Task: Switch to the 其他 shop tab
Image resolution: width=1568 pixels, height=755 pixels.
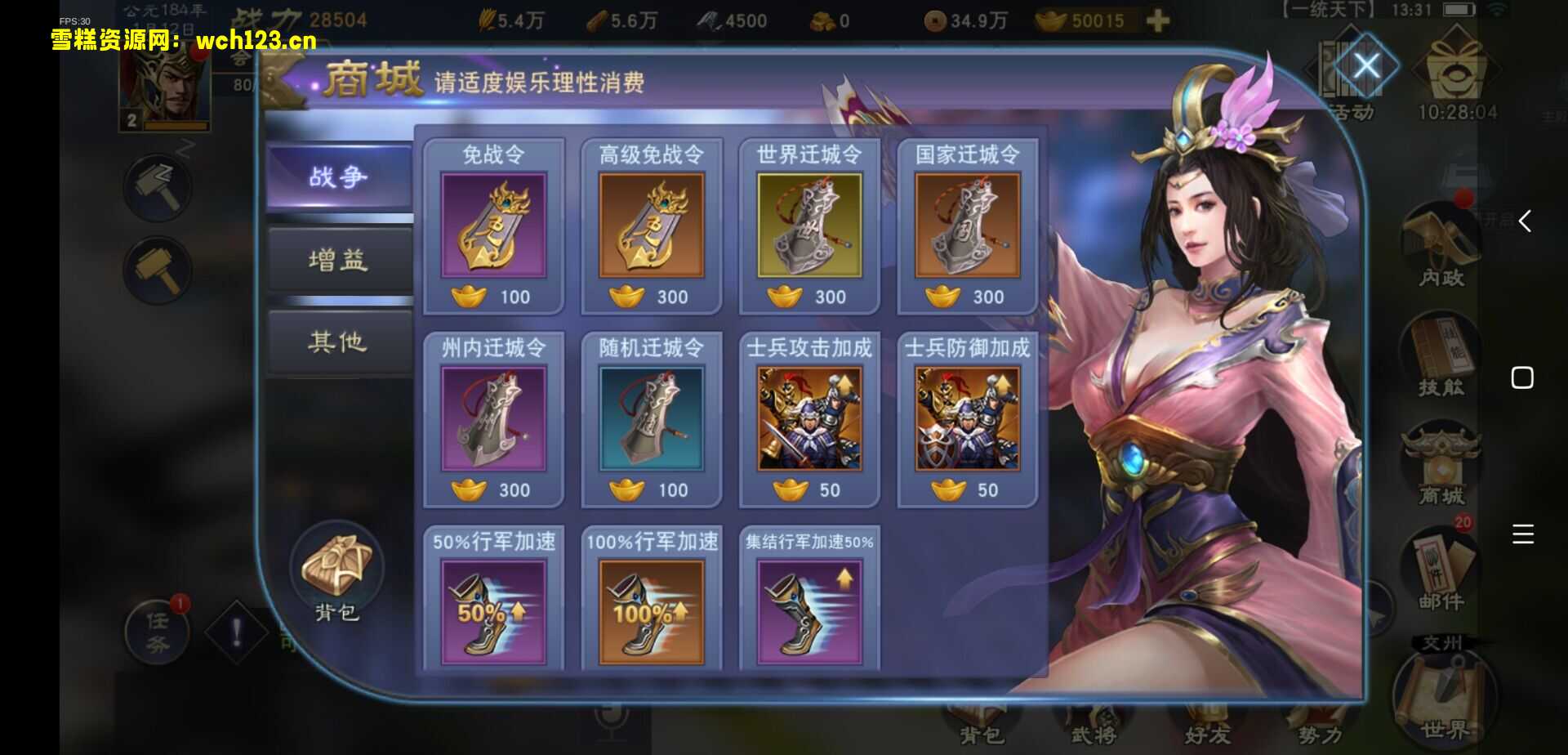Action: pos(339,343)
